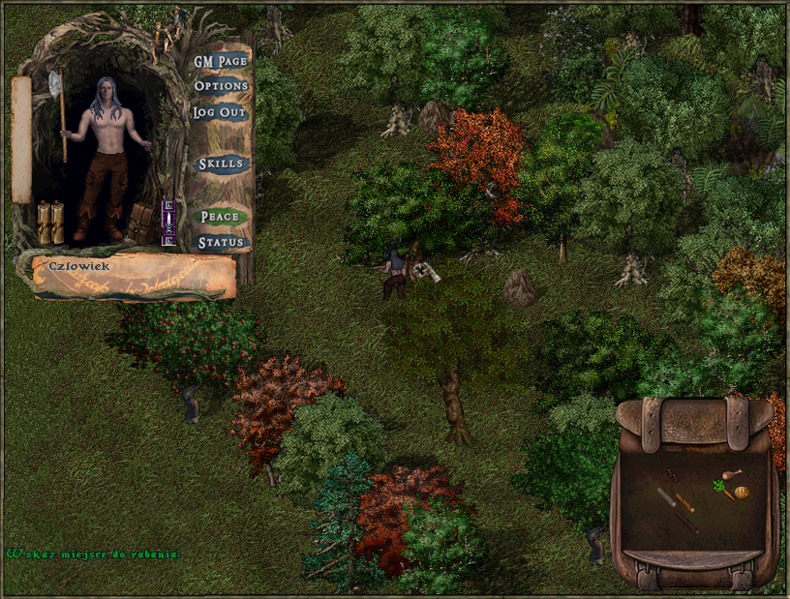The image size is (790, 599).
Task: Pick the chicken leg in the backpack
Action: [x=733, y=475]
